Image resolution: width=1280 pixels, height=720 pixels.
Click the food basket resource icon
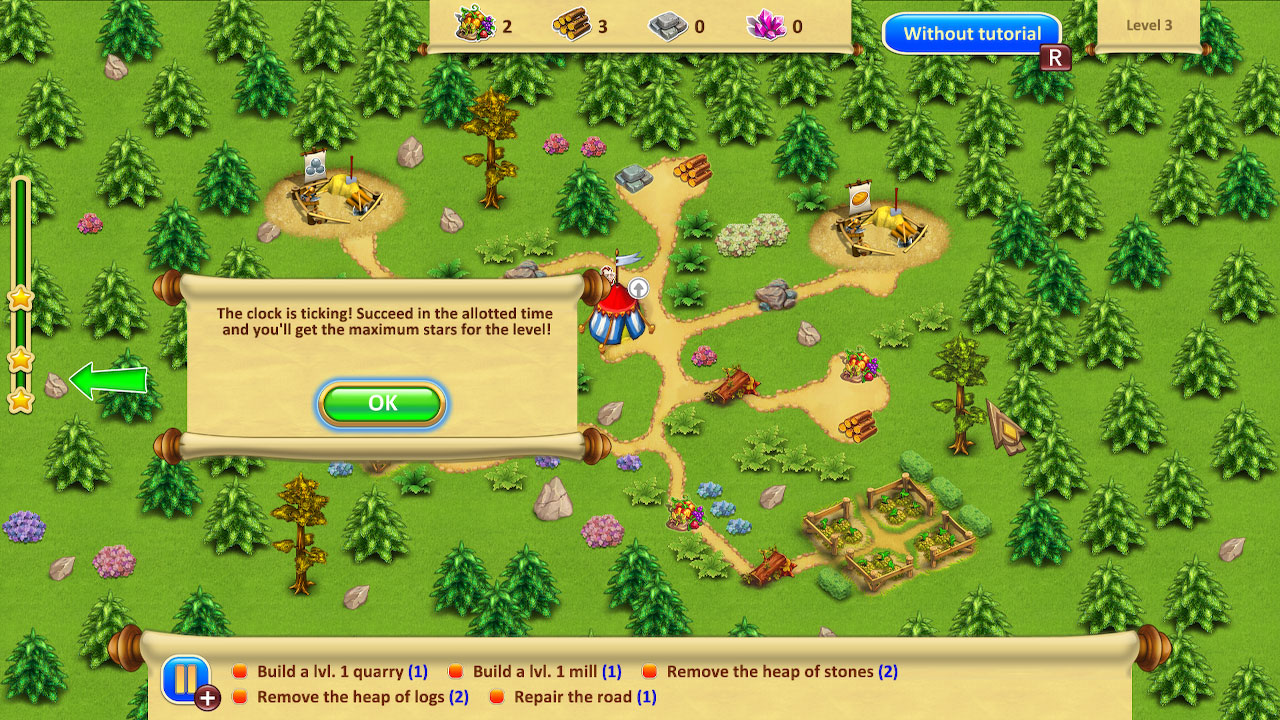pyautogui.click(x=477, y=26)
